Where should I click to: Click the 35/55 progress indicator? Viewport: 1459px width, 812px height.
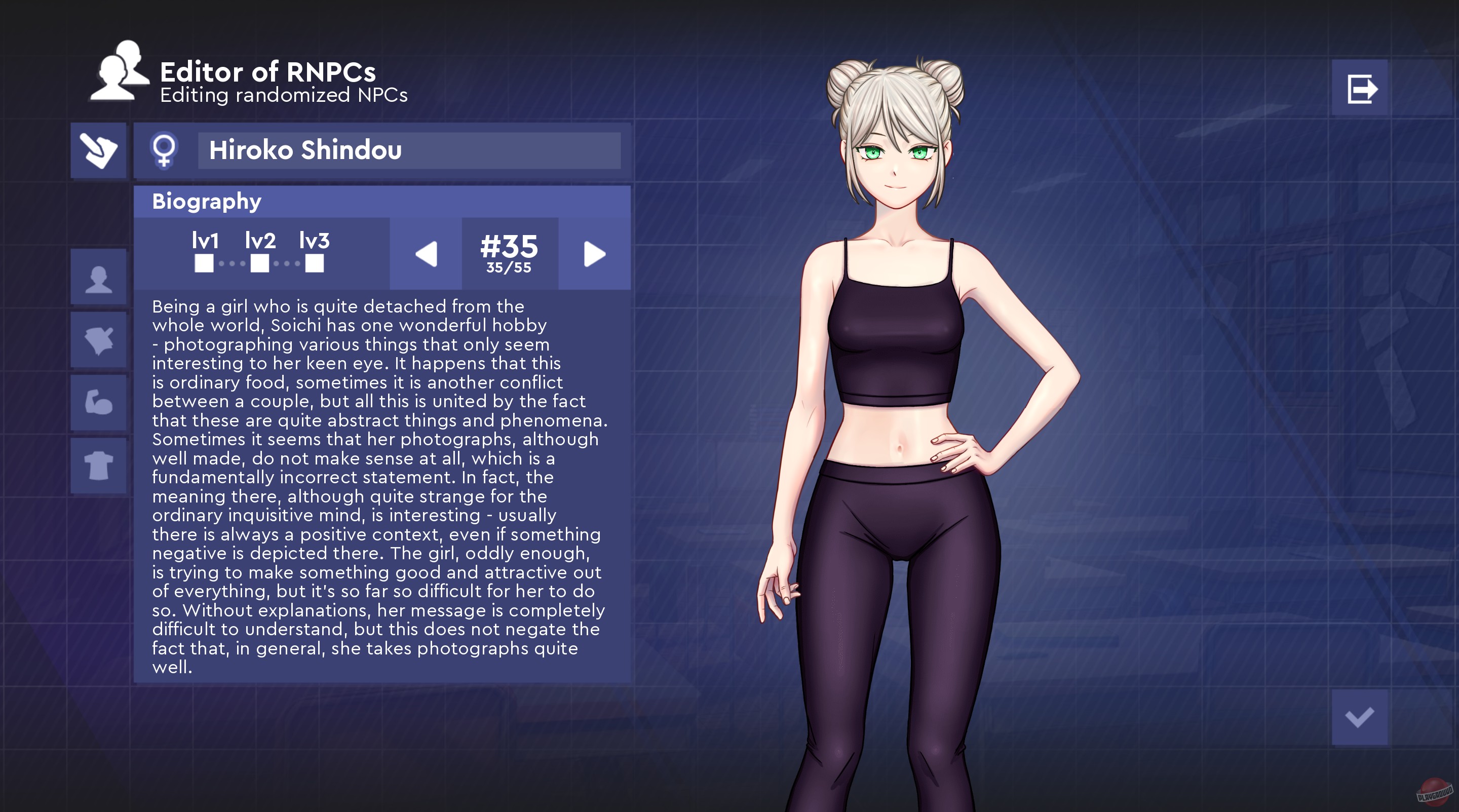tap(510, 268)
